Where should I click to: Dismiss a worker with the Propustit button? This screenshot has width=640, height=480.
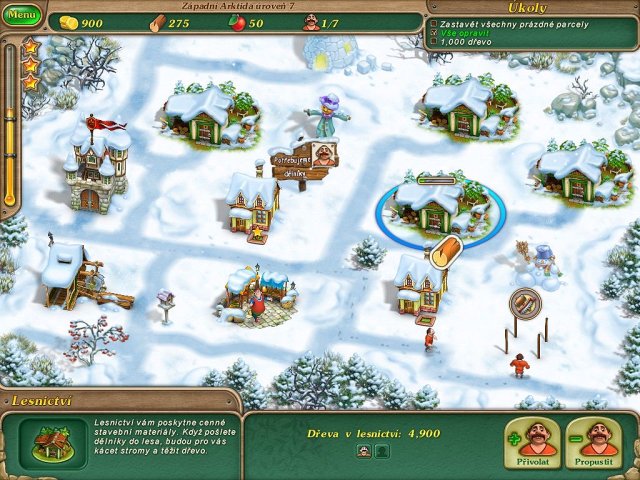pos(592,442)
